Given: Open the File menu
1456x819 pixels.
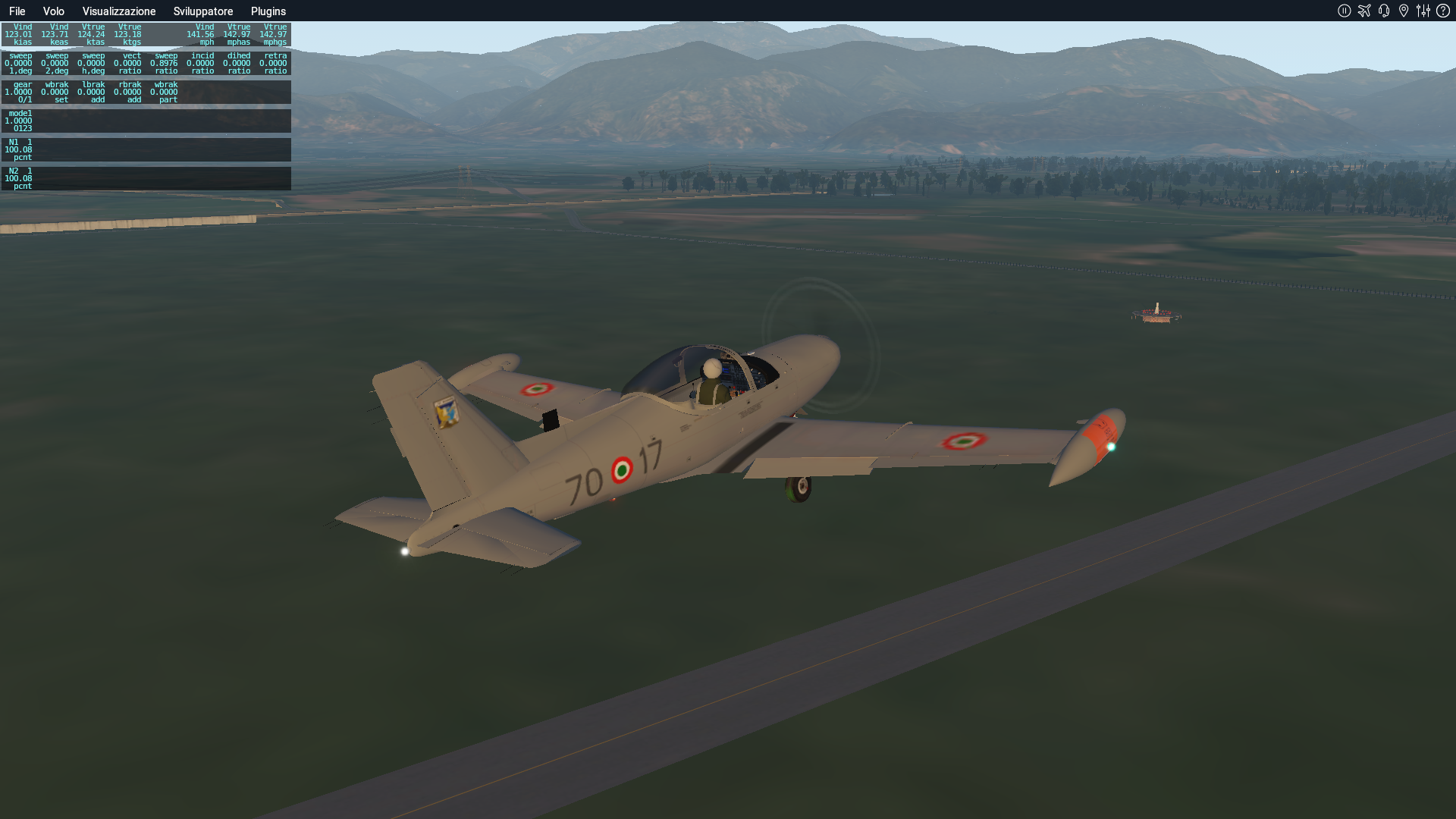Looking at the screenshot, I should coord(17,11).
